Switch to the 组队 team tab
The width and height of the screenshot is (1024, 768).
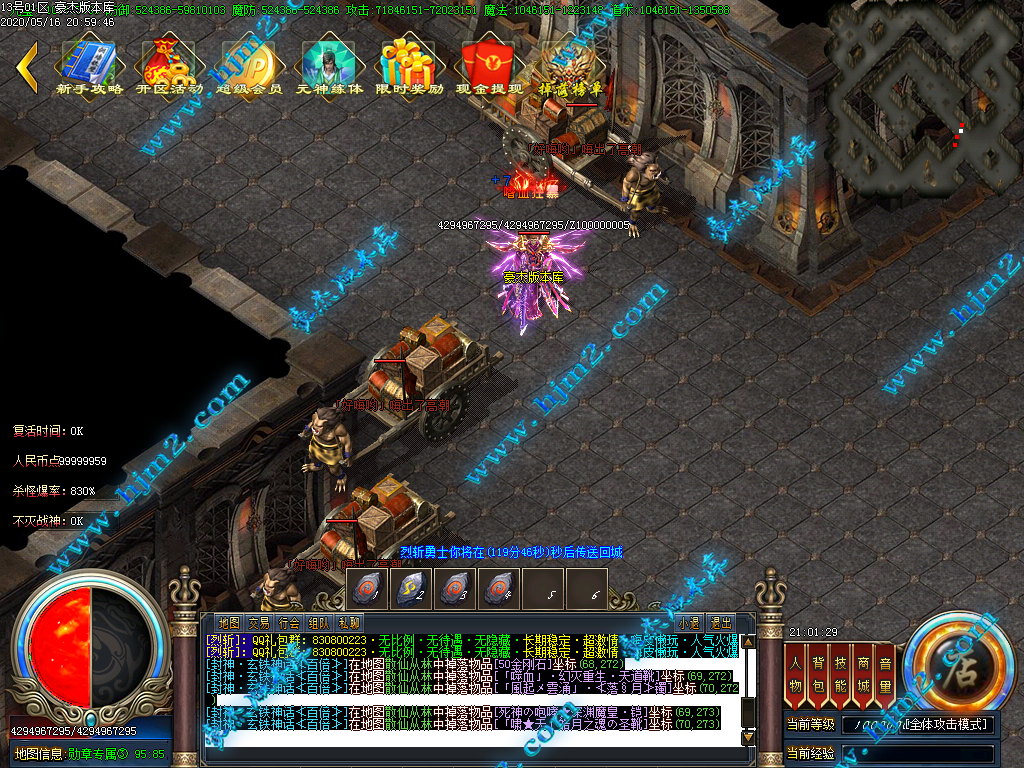point(319,622)
